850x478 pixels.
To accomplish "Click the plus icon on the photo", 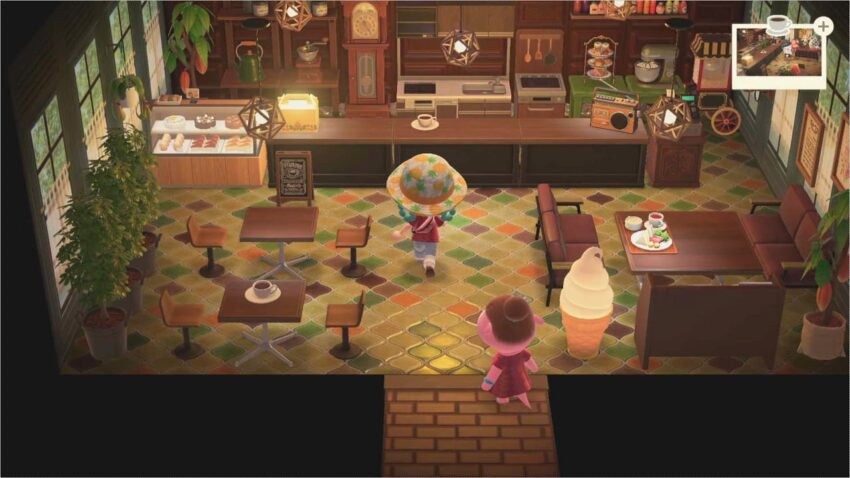I will coord(822,26).
